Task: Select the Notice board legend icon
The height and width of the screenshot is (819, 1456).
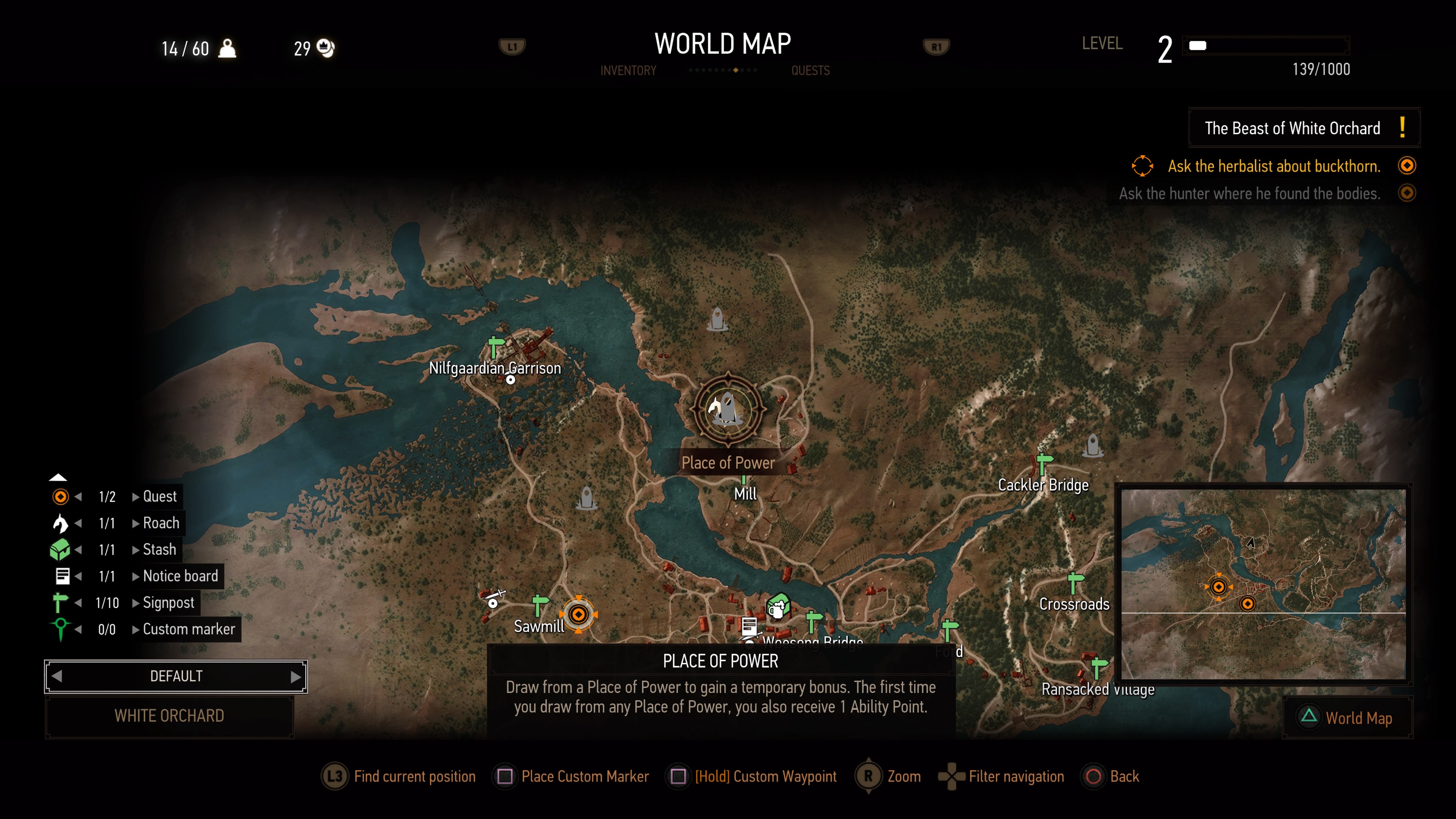Action: [x=61, y=576]
